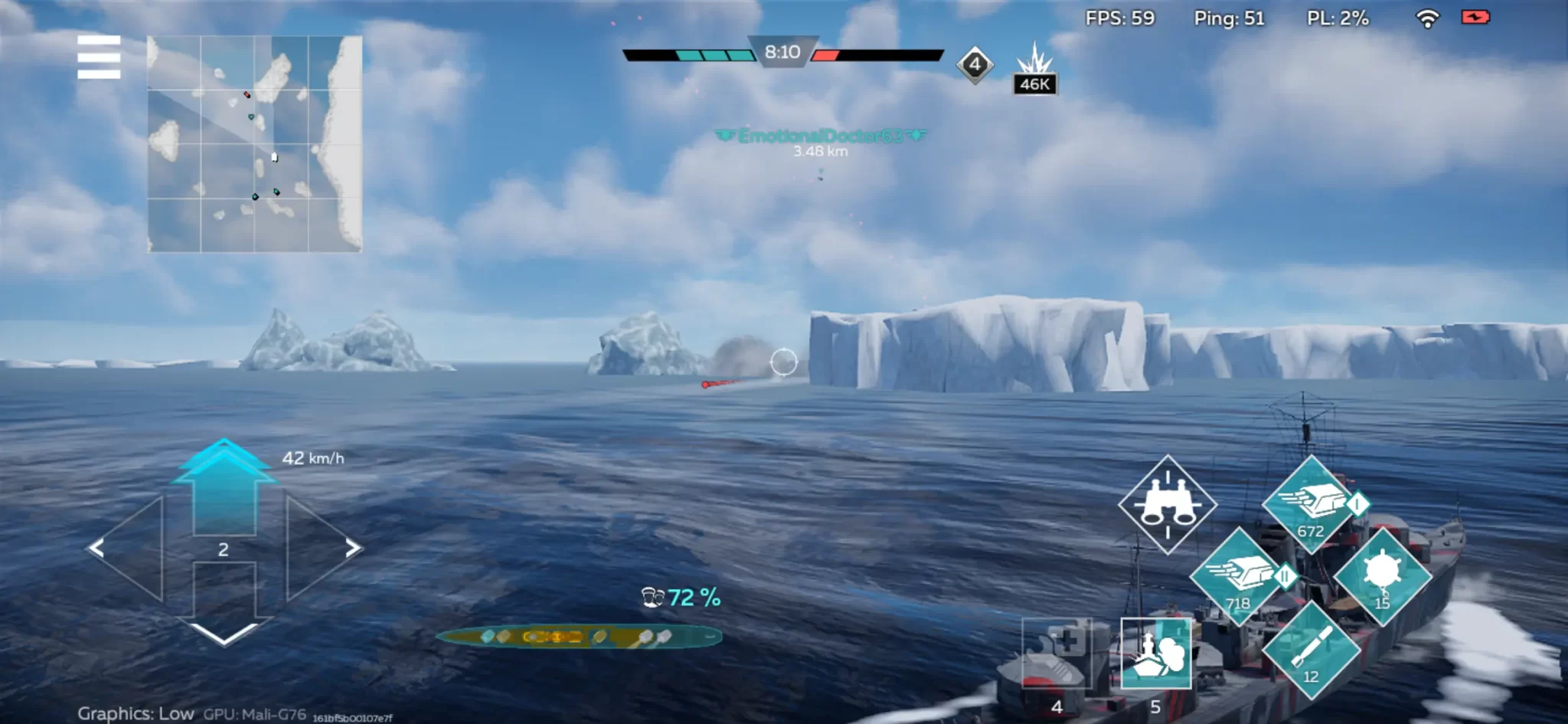Deploy the naval mine
This screenshot has height=724, width=1568.
tap(1383, 576)
